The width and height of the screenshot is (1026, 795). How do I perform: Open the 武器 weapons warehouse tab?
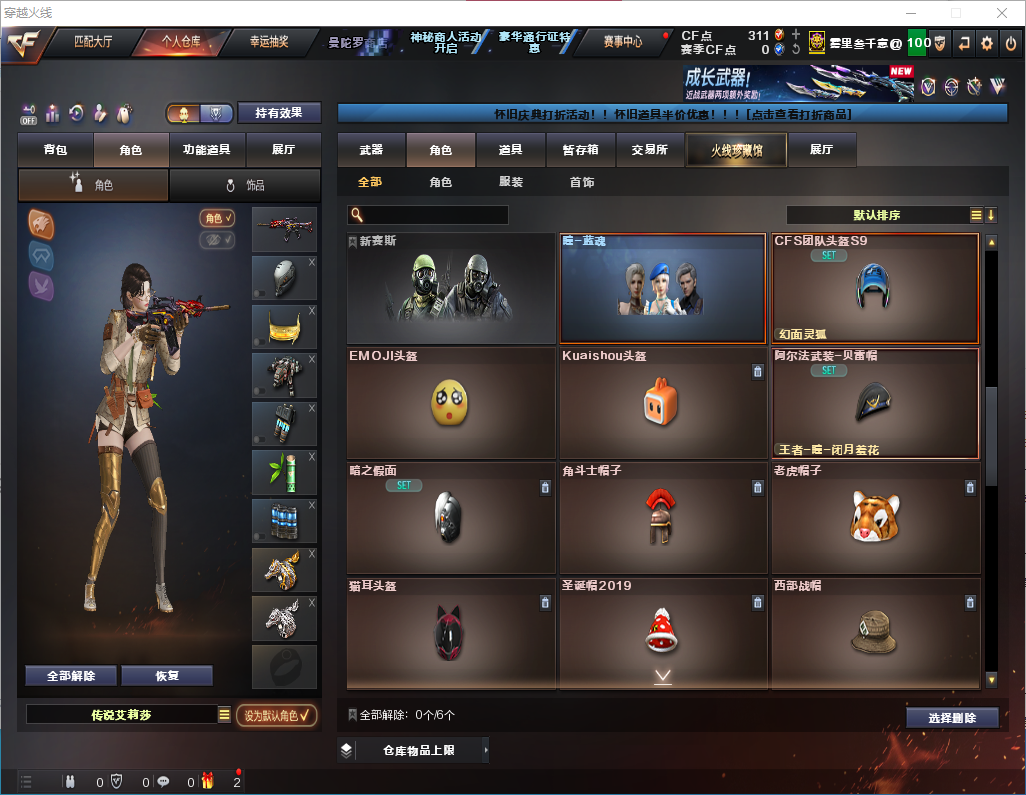click(371, 150)
